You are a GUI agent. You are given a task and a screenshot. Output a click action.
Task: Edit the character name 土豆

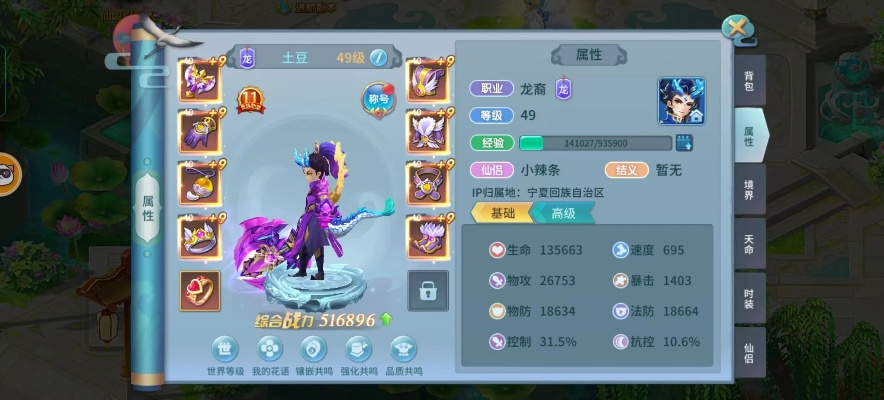[378, 58]
